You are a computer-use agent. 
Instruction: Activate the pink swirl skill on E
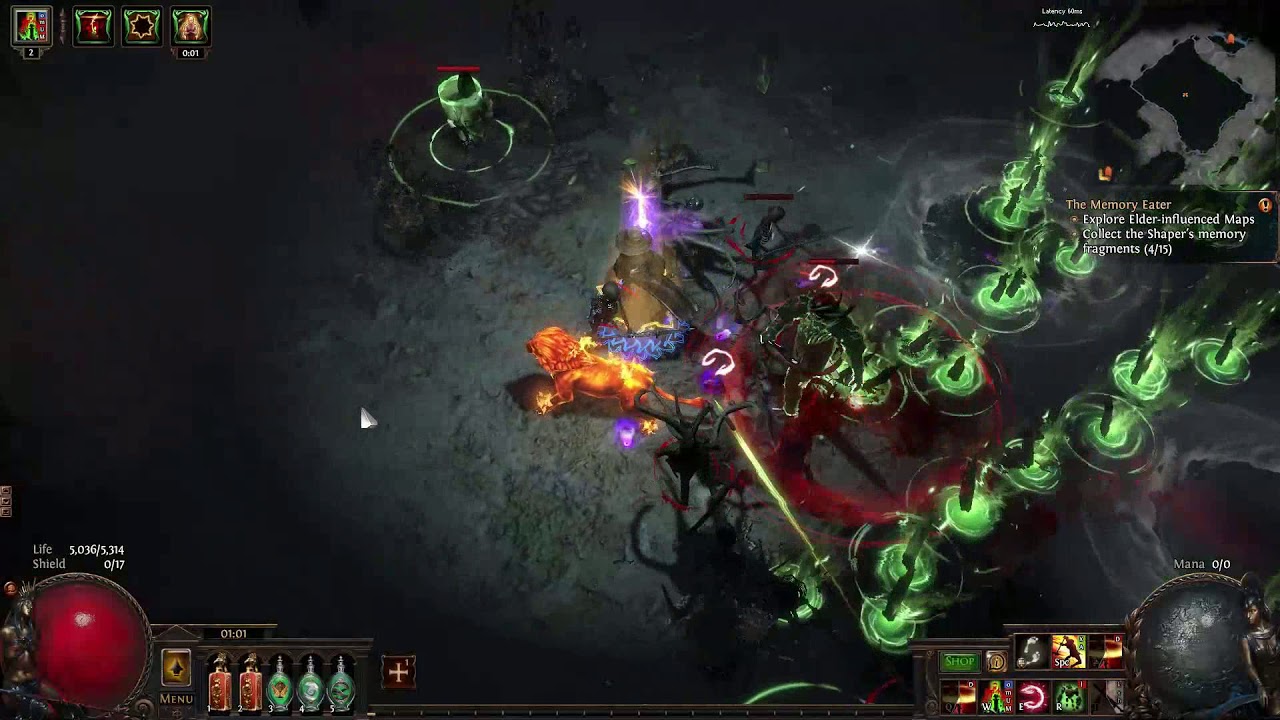(x=1032, y=695)
